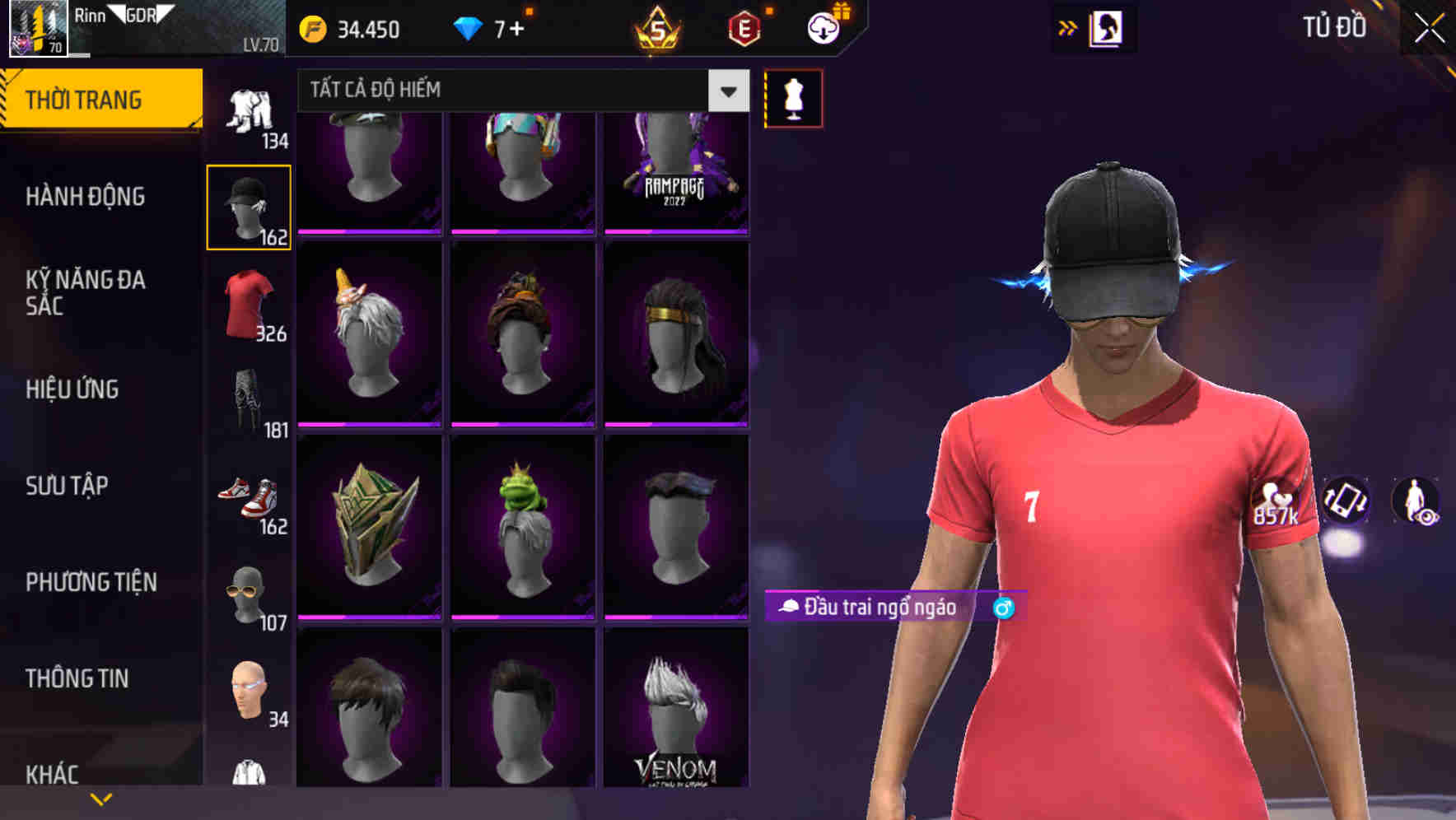Click the character profile icon near top right
This screenshot has height=820, width=1456.
point(1107,27)
